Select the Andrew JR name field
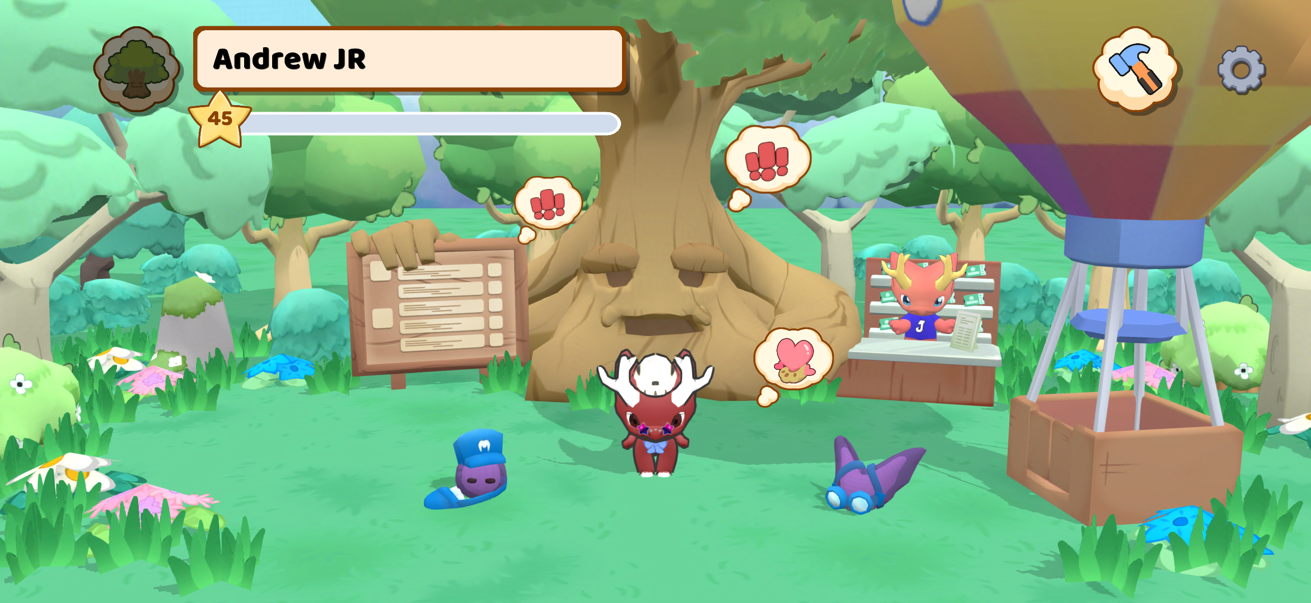This screenshot has height=603, width=1311. (409, 59)
